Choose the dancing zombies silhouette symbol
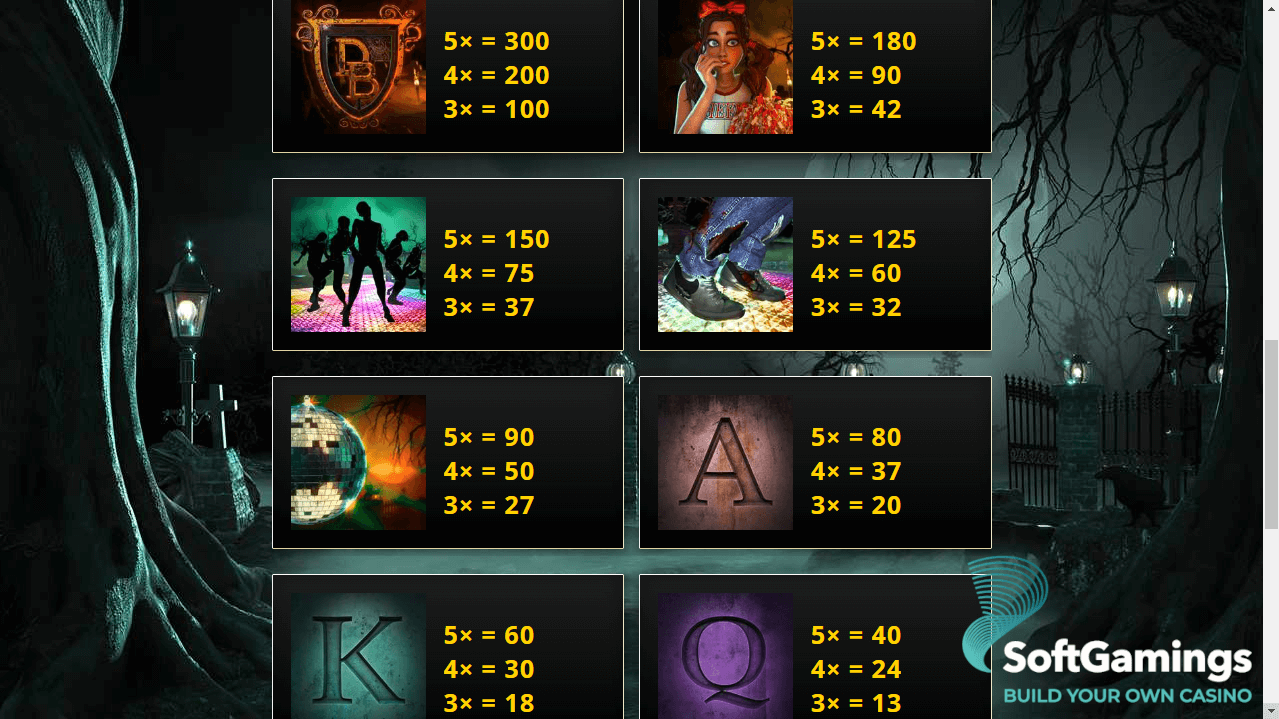Image resolution: width=1279 pixels, height=719 pixels. point(358,264)
